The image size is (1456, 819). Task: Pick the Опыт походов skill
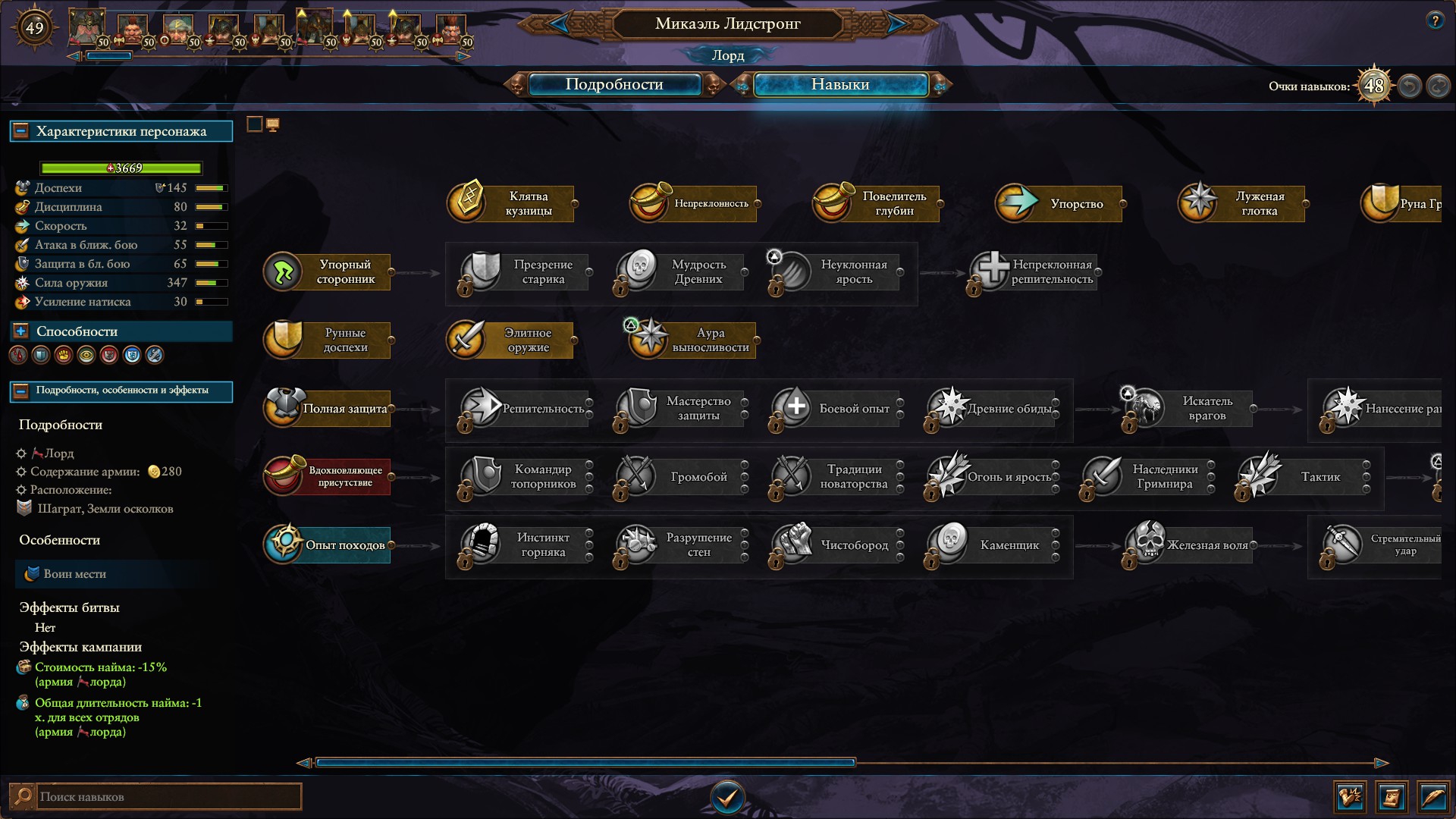tap(328, 544)
